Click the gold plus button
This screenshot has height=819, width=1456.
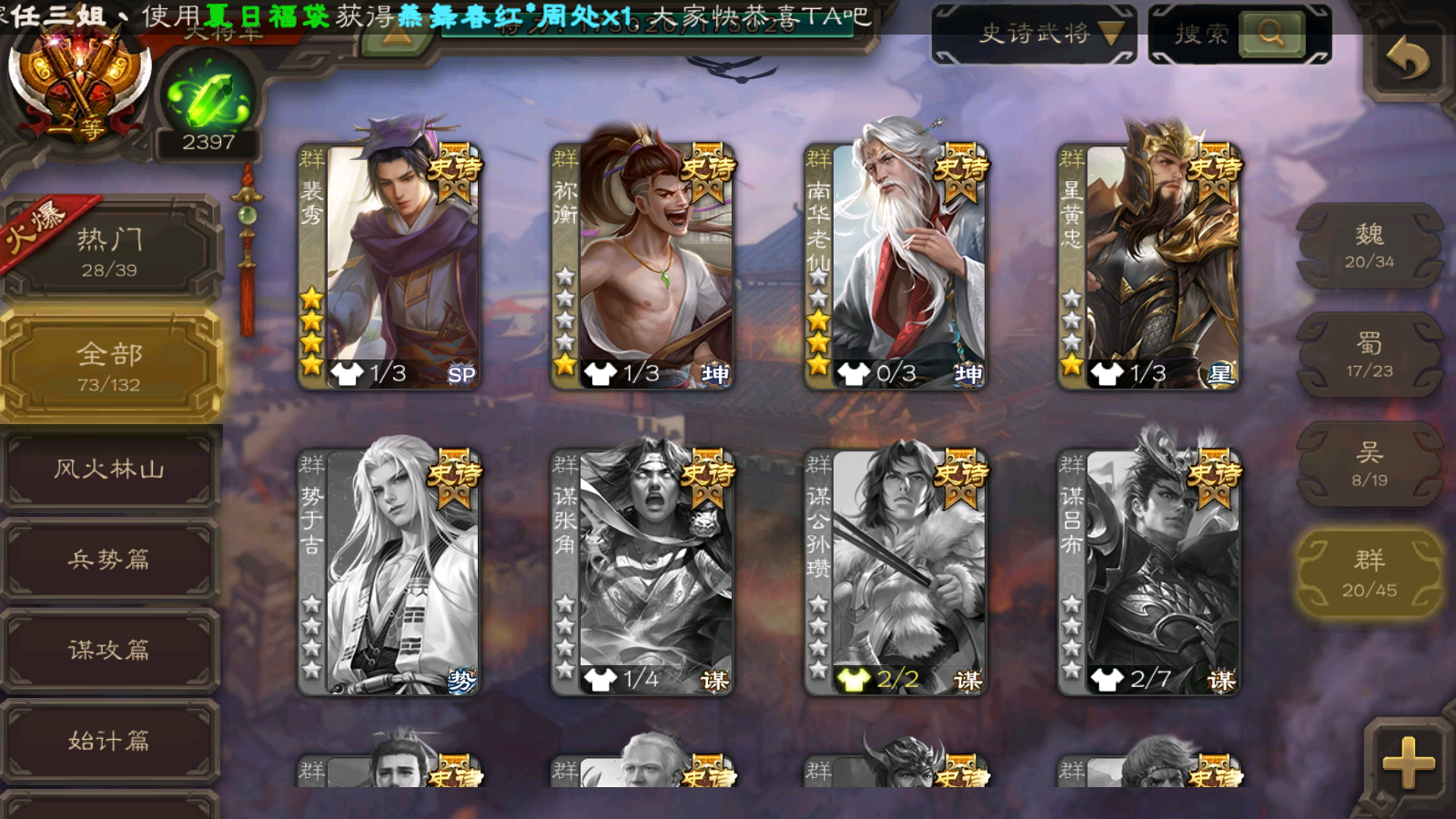point(1407,761)
